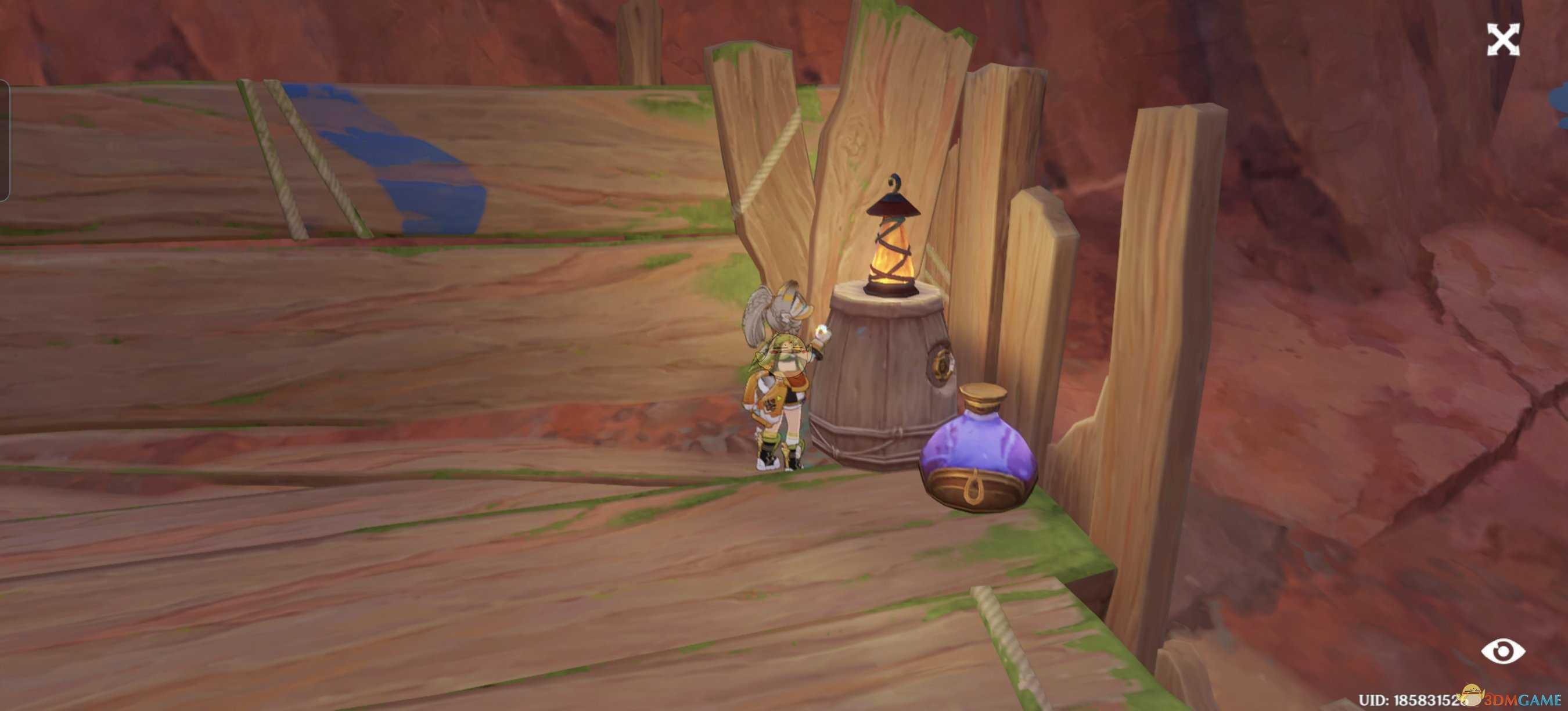Close the preview with the X button
Screen dimensions: 1568x711
coord(1503,40)
